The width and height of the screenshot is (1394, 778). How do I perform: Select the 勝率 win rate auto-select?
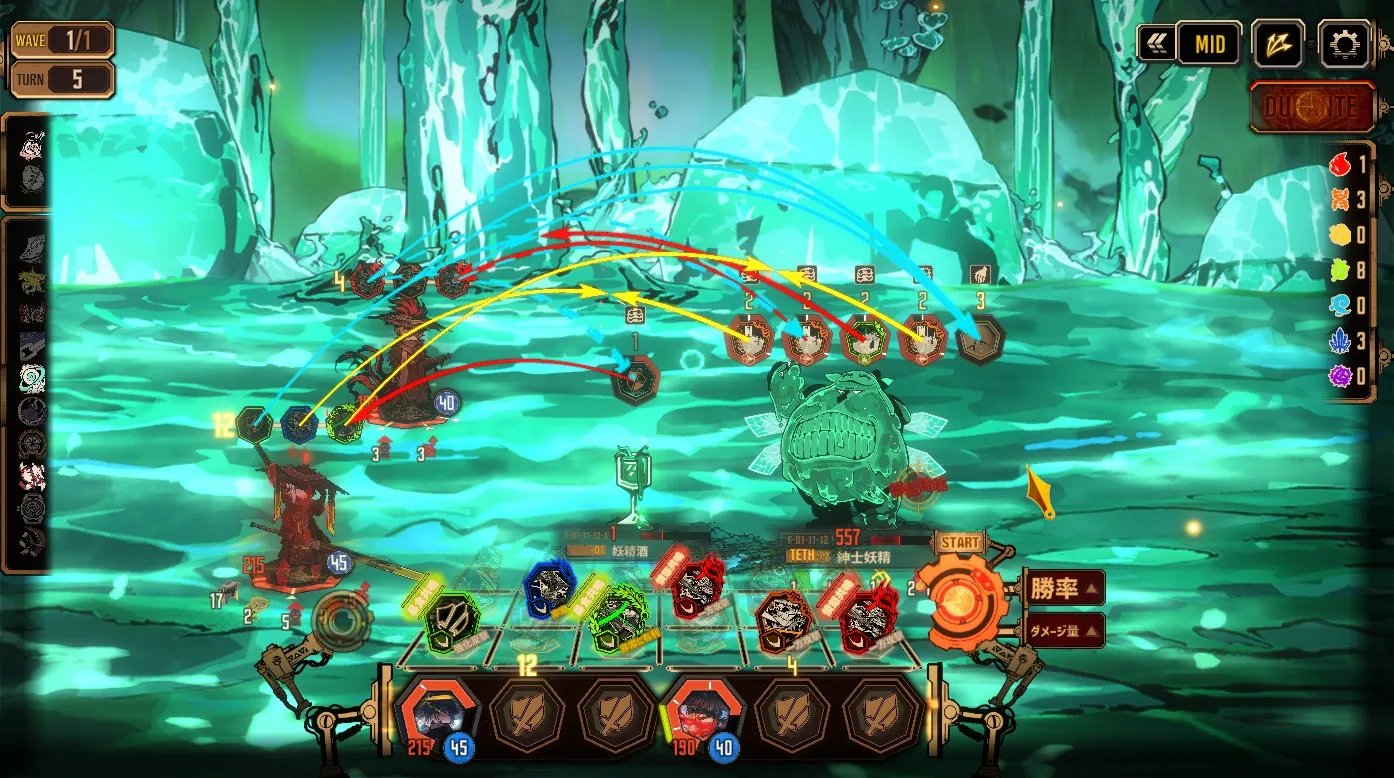tap(1064, 587)
